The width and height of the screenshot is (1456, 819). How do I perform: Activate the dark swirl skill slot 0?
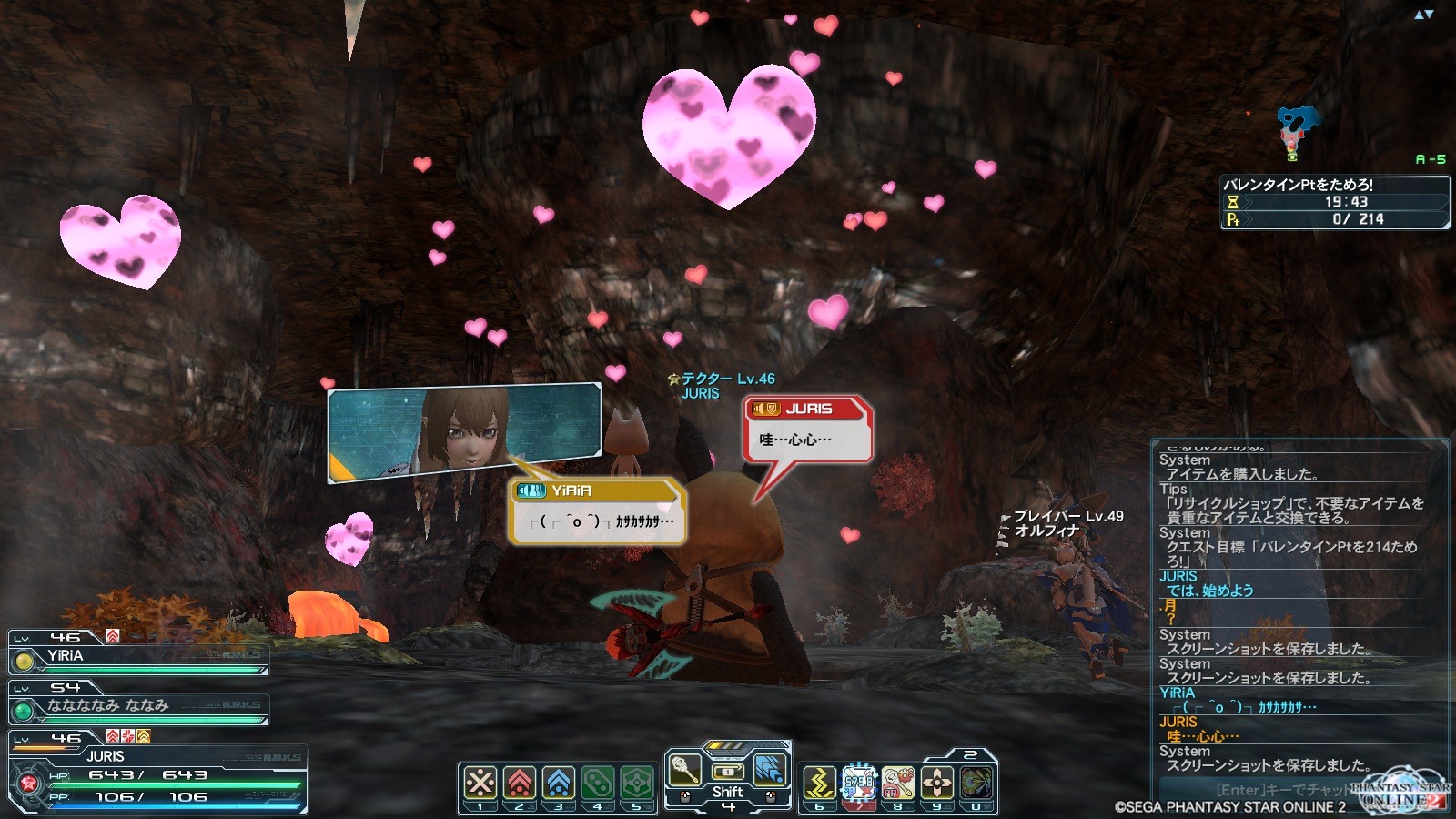(976, 783)
